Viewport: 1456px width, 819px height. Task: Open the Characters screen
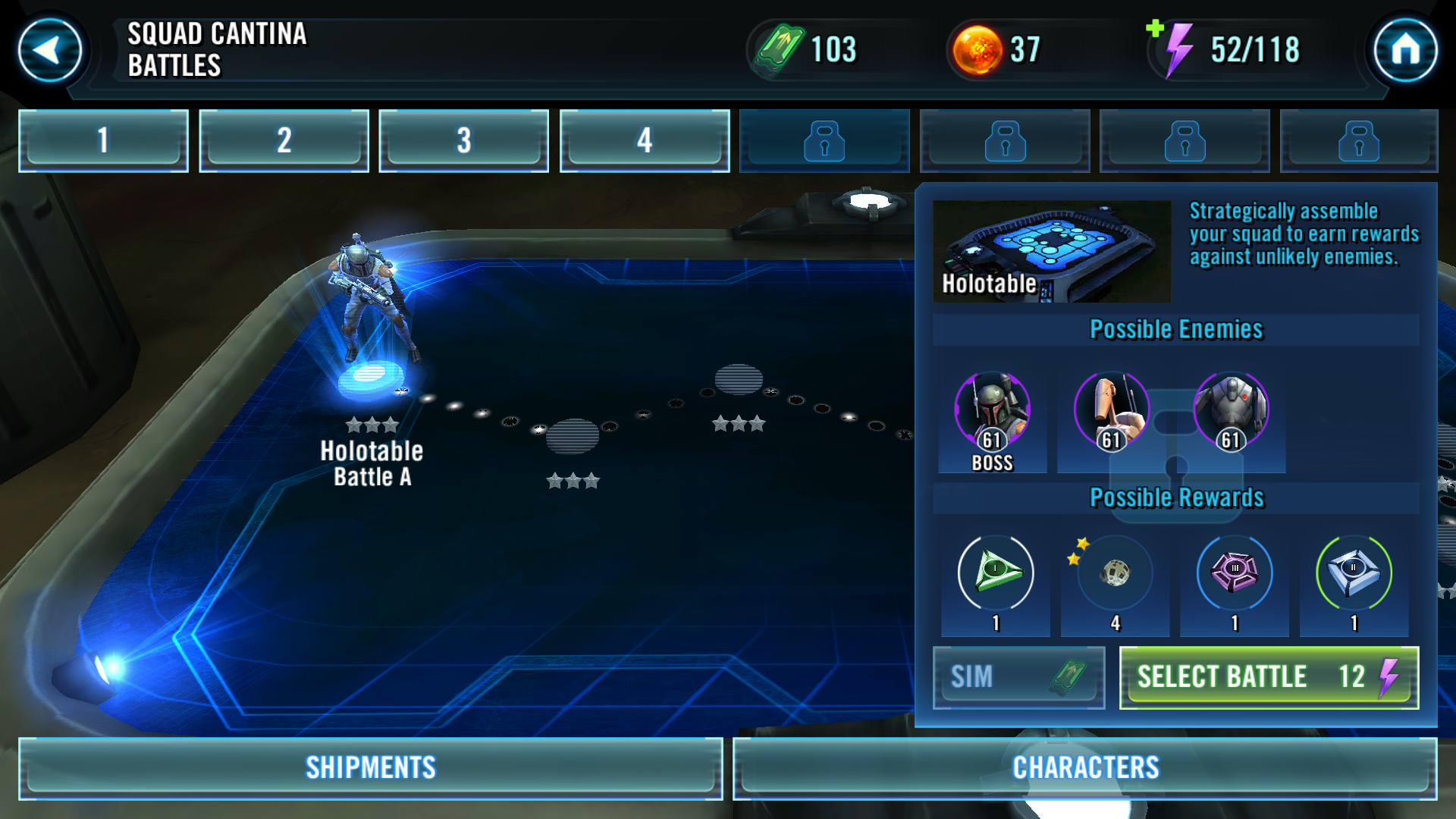click(x=1085, y=767)
